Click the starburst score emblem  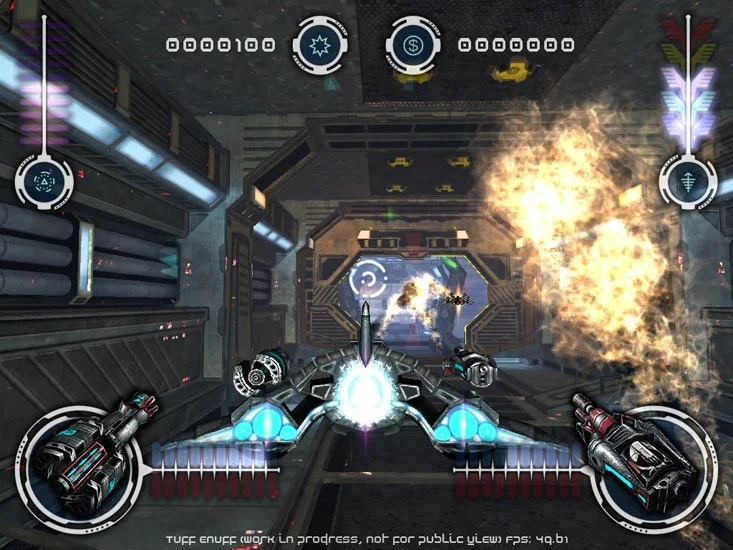pyautogui.click(x=323, y=45)
